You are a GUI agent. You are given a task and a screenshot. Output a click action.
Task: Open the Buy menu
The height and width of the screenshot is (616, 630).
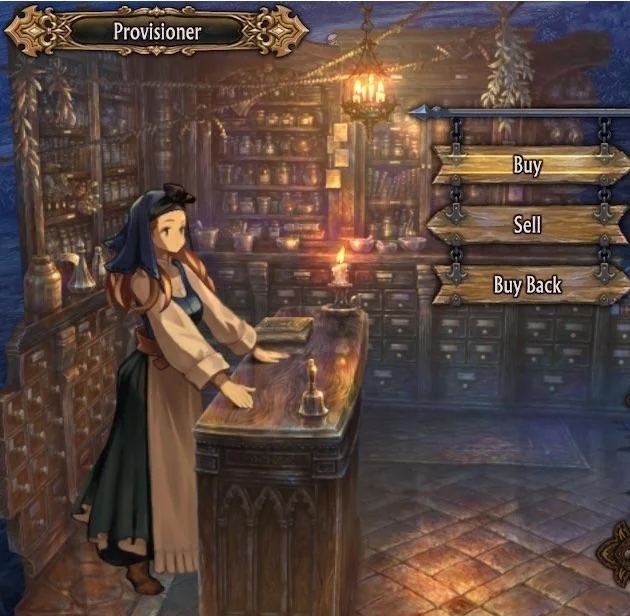[528, 165]
